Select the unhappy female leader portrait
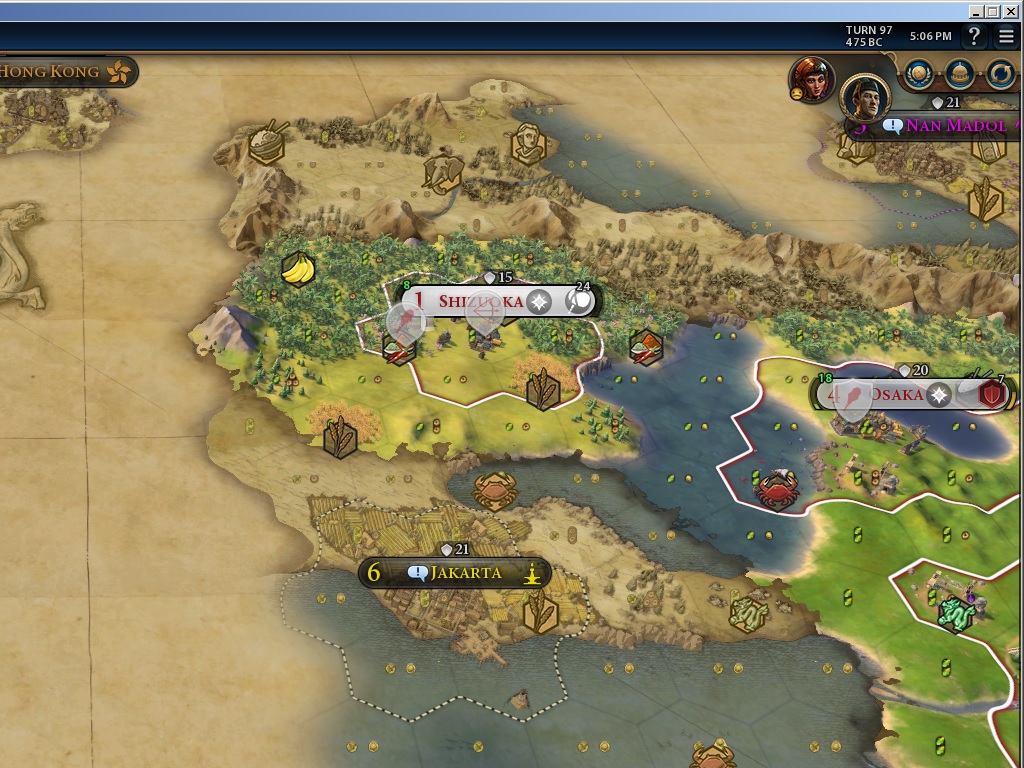Viewport: 1024px width, 768px height. [x=811, y=79]
